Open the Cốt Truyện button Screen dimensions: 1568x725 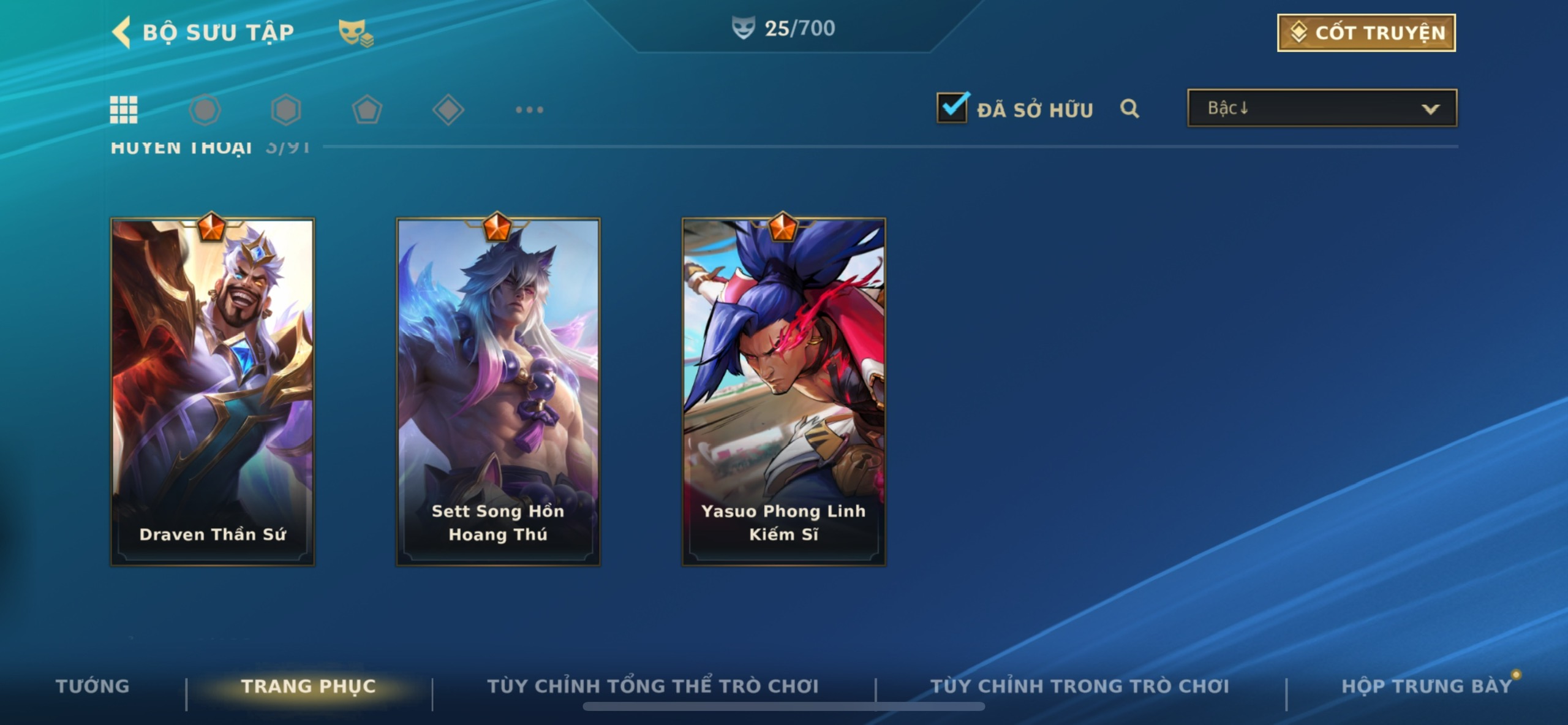[1366, 32]
